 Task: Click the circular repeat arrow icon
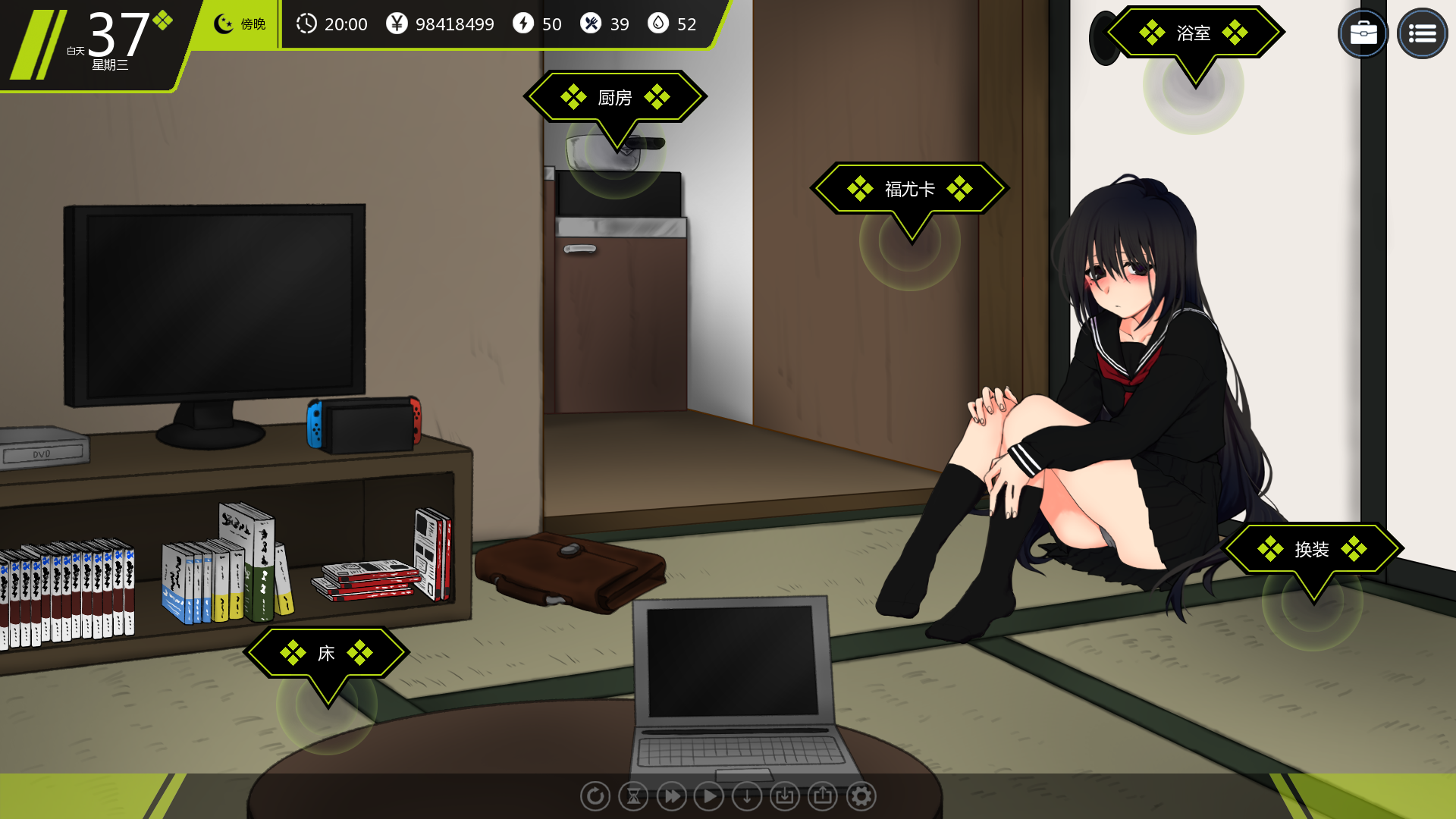(595, 796)
